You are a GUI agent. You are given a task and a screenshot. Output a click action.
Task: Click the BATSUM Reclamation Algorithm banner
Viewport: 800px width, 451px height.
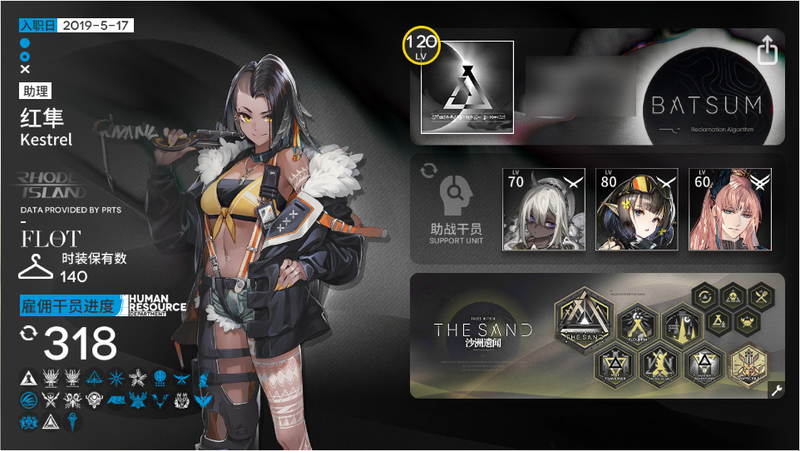(x=708, y=88)
